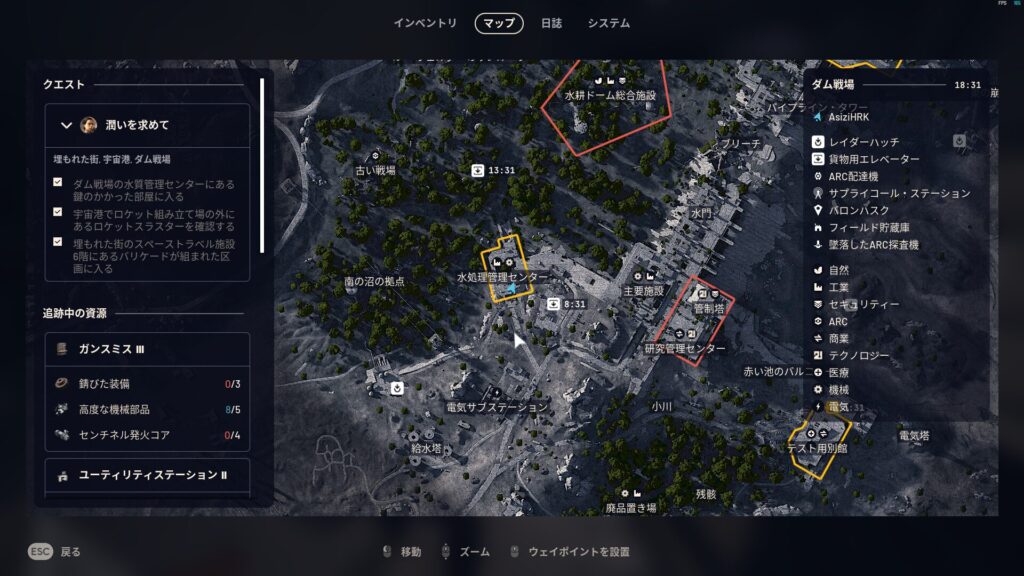
Task: Collapse the 潤いを求めて quest entry
Action: pos(67,125)
